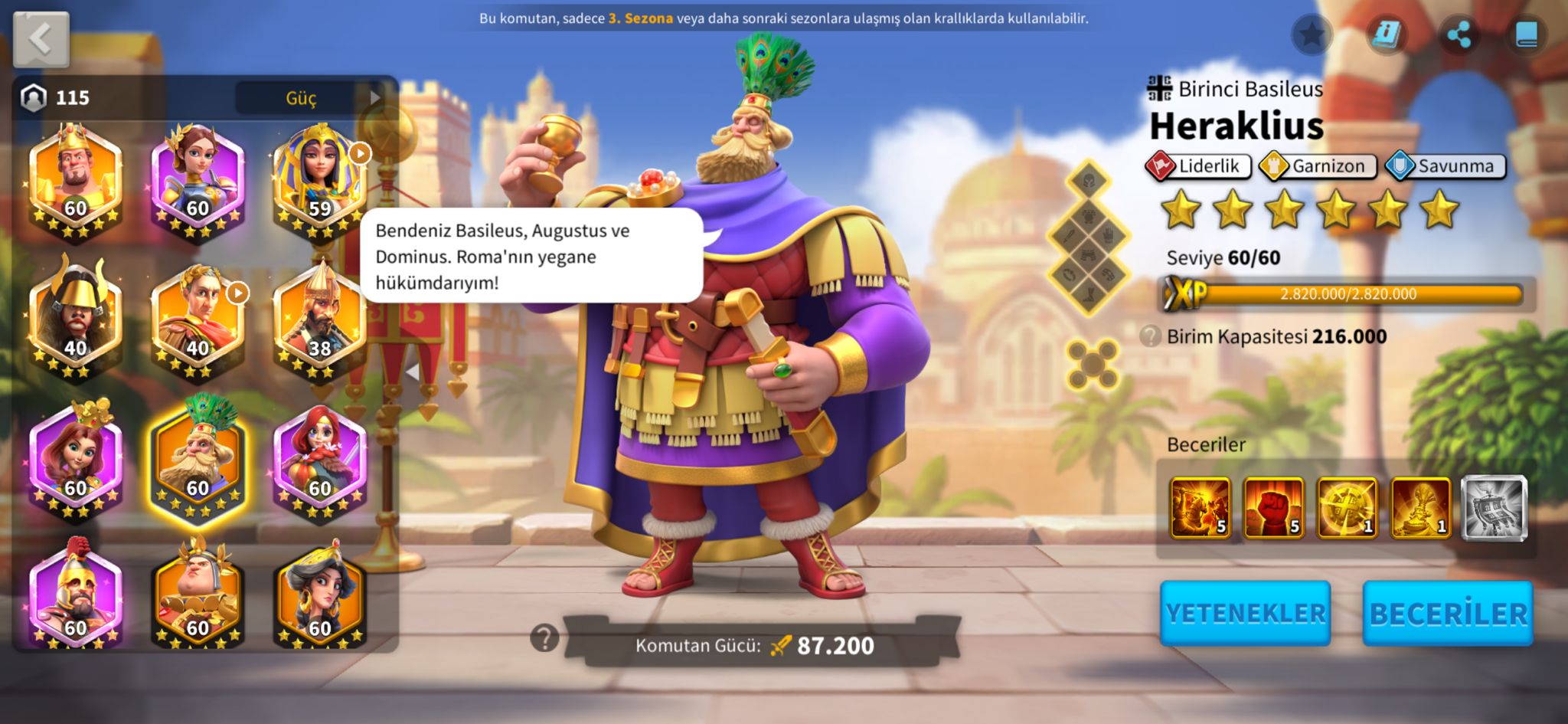Open the blue book icon
This screenshot has height=724, width=1568.
tap(1526, 34)
